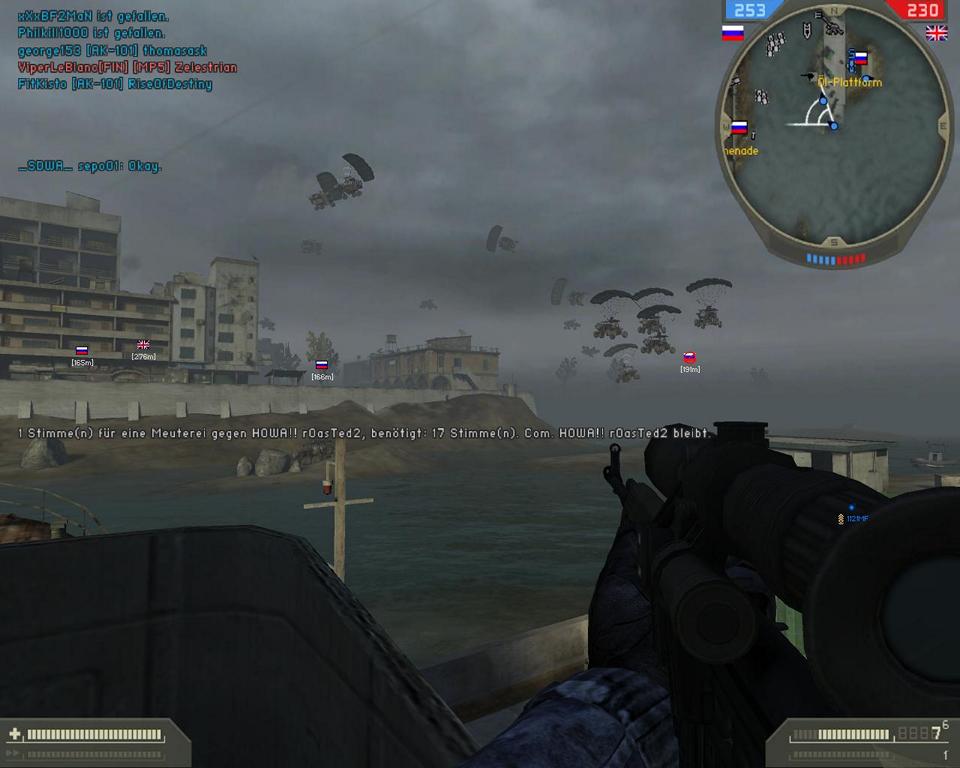
Task: Click the British team flag below score 230
Action: pyautogui.click(x=937, y=33)
